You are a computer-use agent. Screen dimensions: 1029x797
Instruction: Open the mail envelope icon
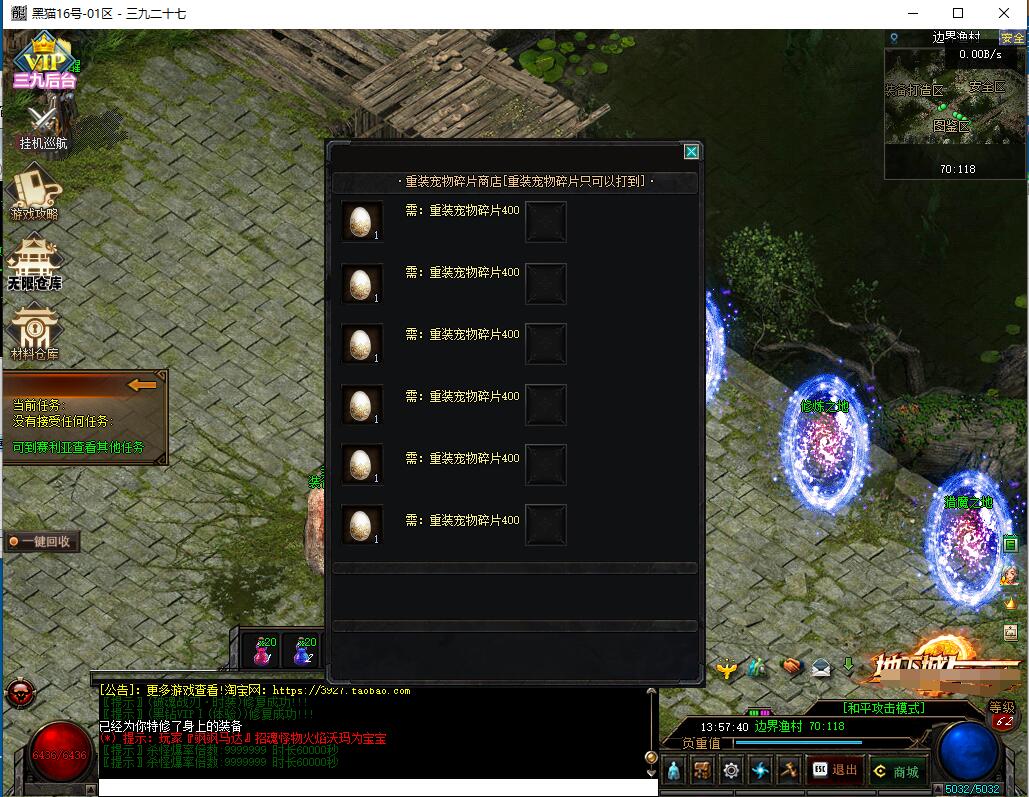click(821, 666)
